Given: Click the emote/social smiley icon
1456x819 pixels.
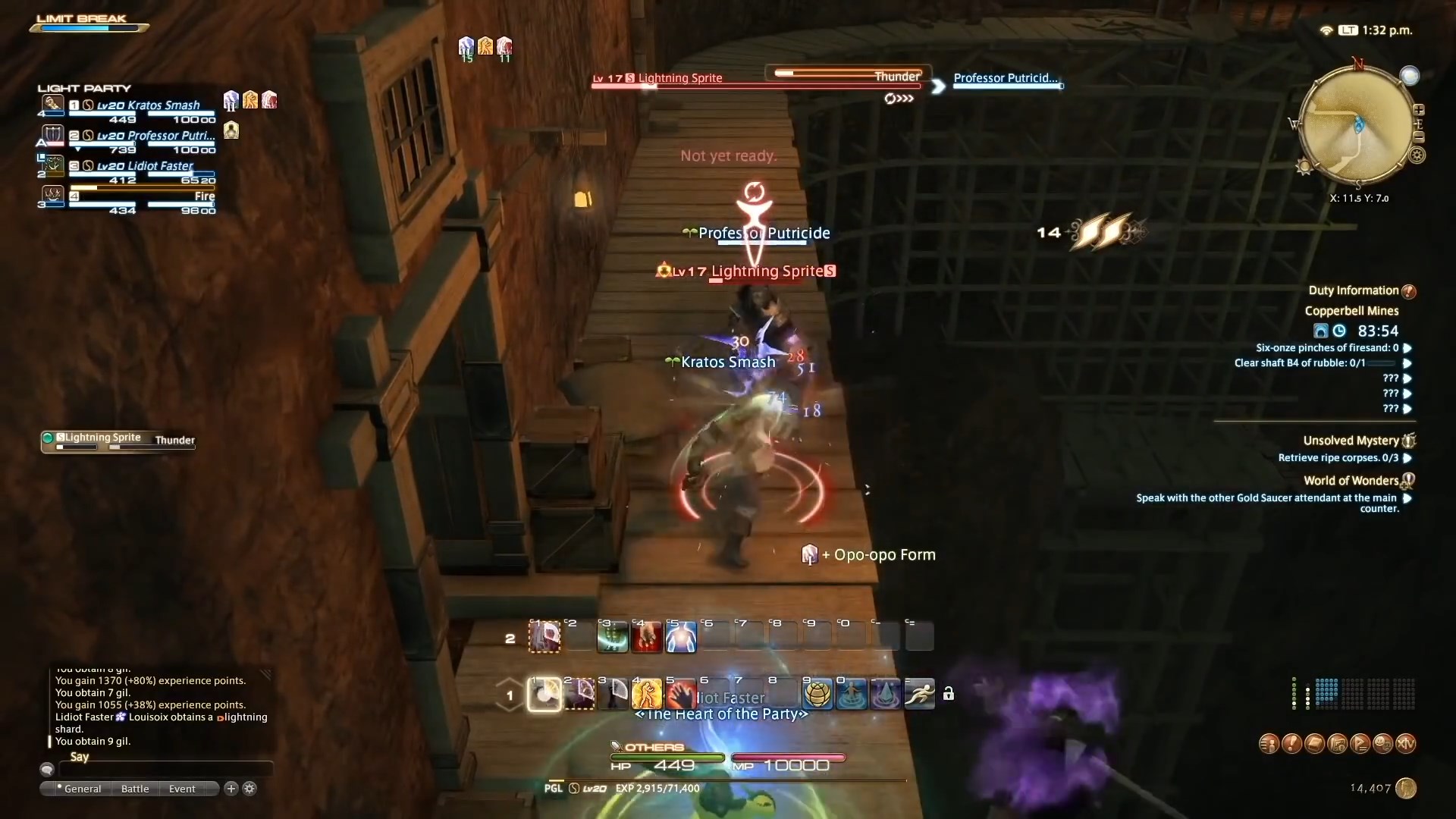Looking at the screenshot, I should point(1384,745).
